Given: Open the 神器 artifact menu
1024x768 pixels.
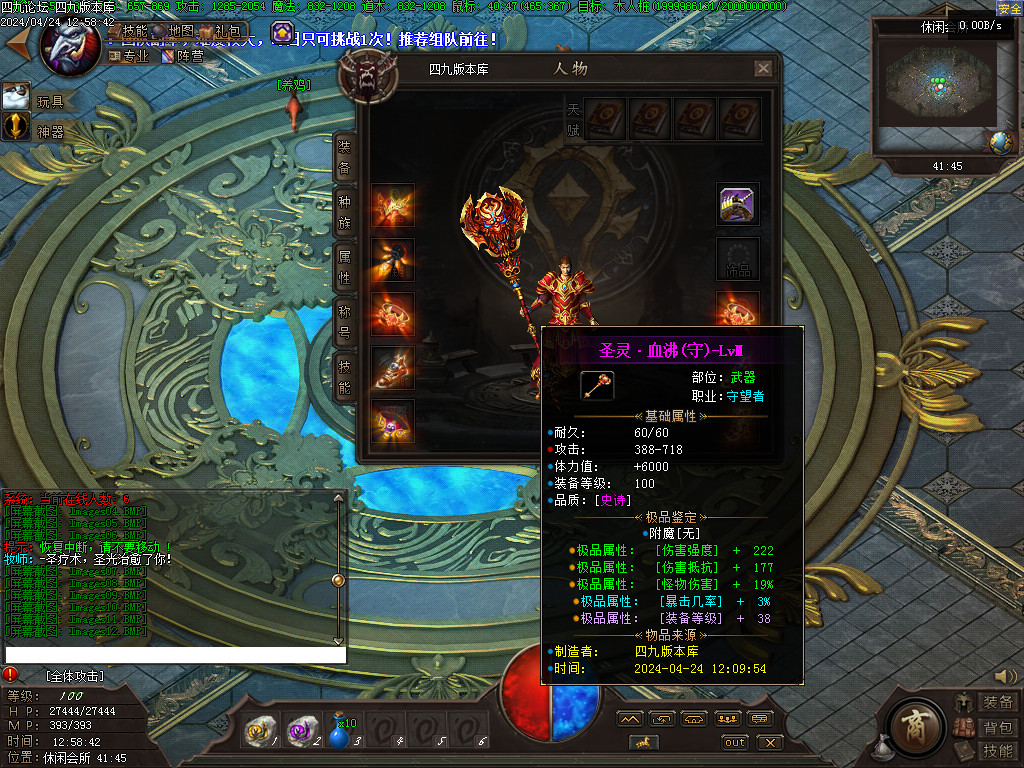Looking at the screenshot, I should (x=40, y=130).
